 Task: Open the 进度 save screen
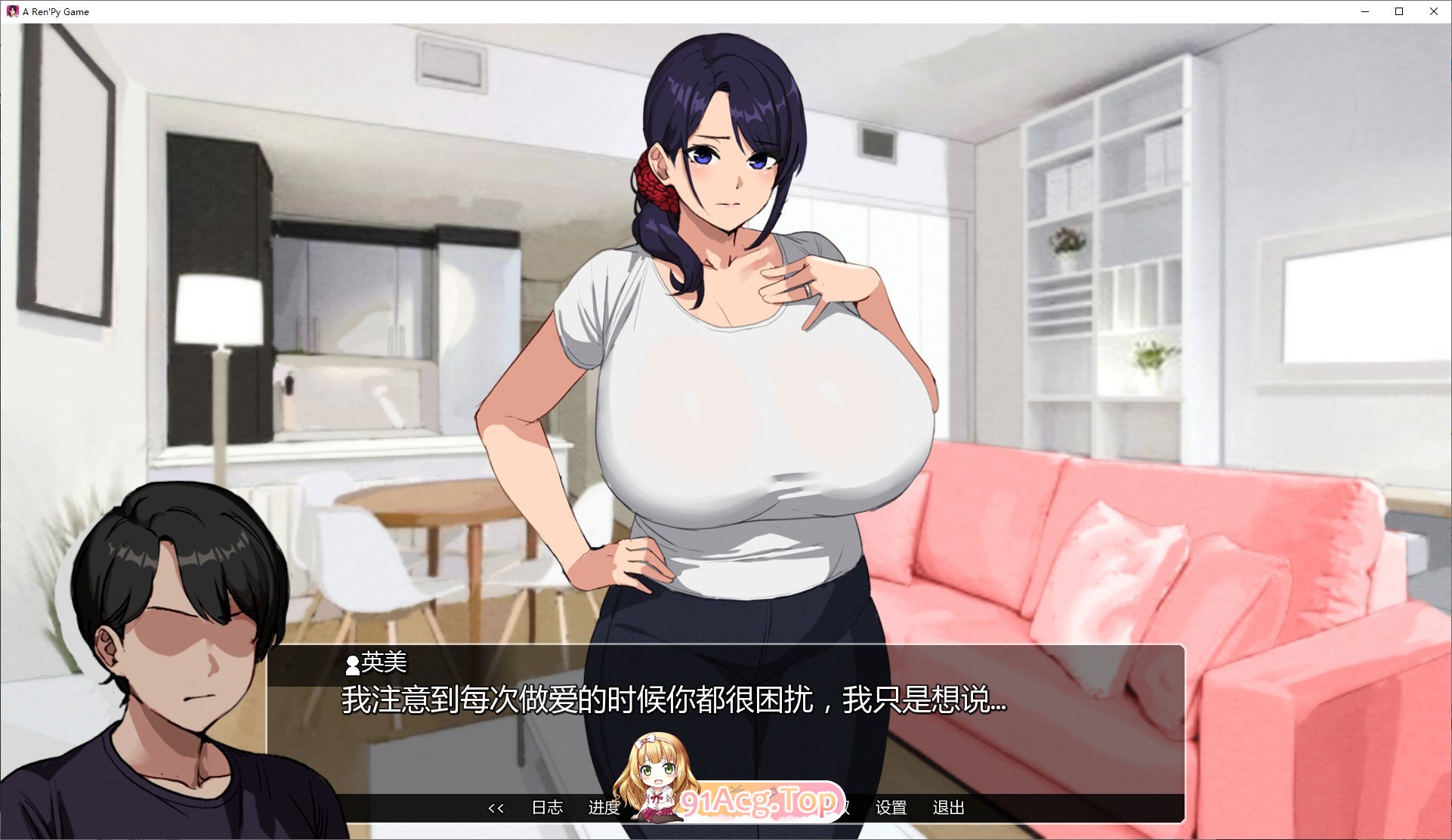click(x=604, y=808)
